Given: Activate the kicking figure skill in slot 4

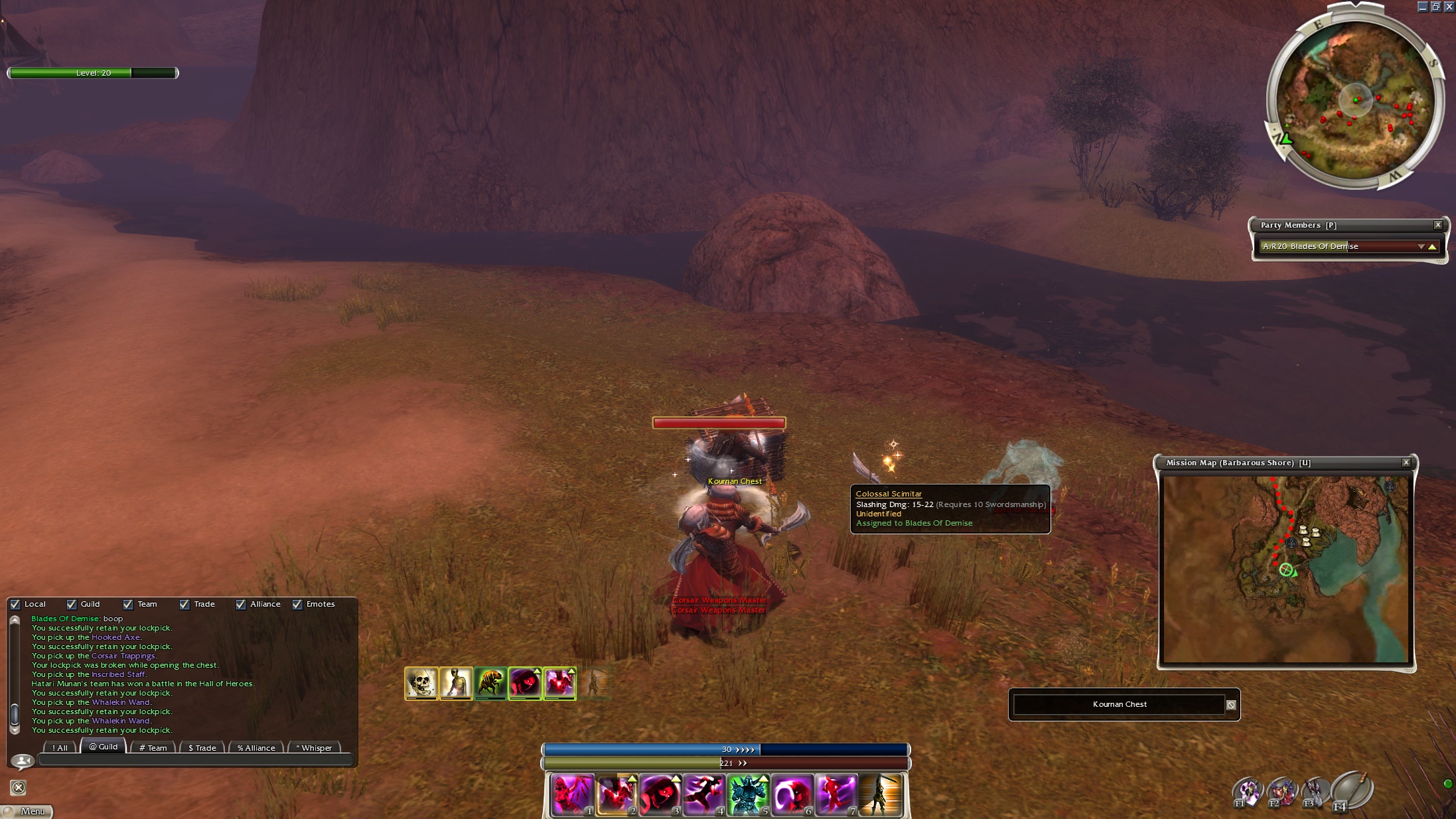Looking at the screenshot, I should 703,794.
